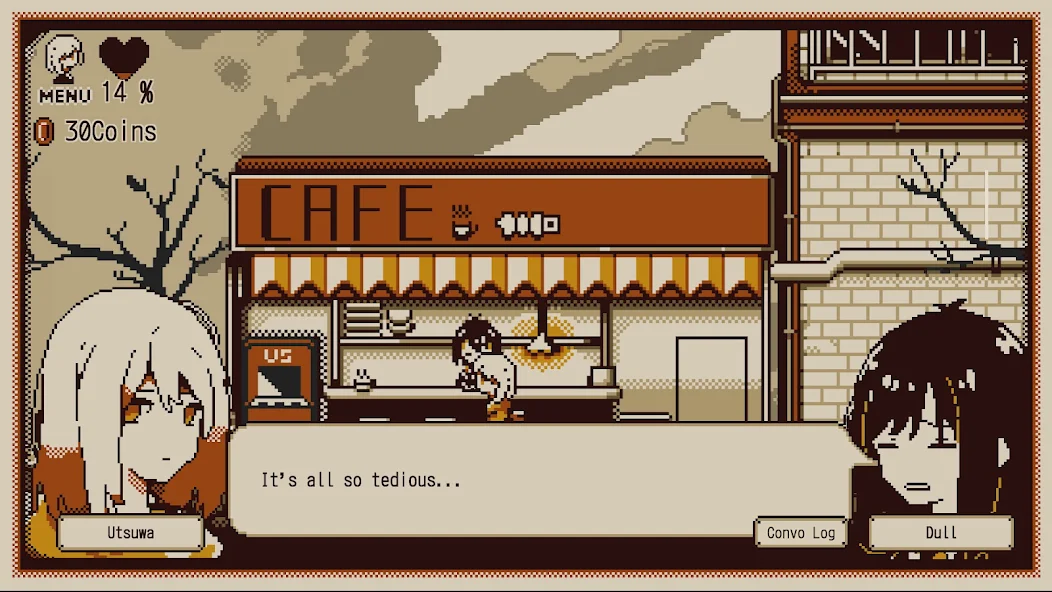Advance the dialogue text box

(540, 481)
